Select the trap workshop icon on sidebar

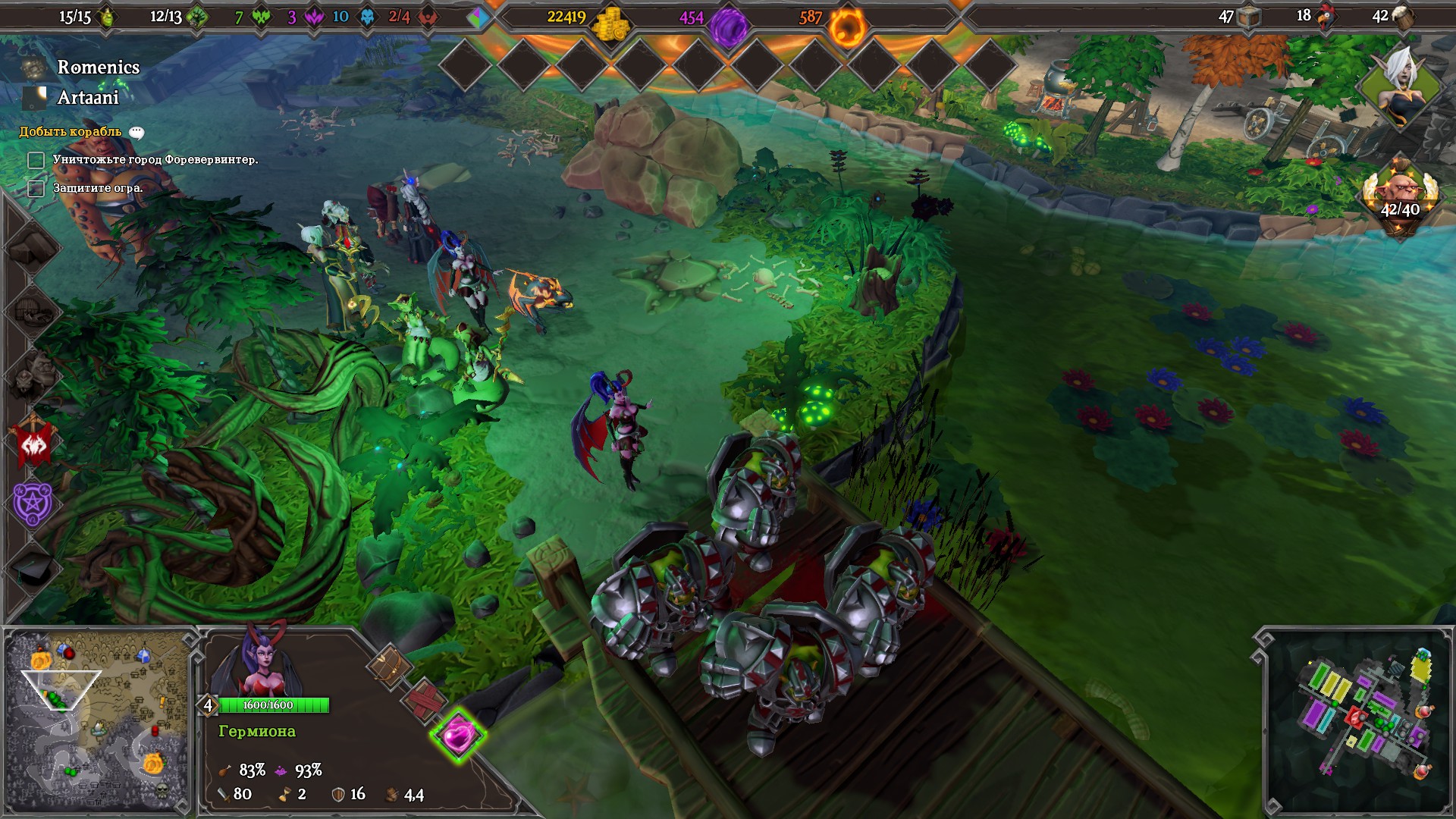[32, 312]
